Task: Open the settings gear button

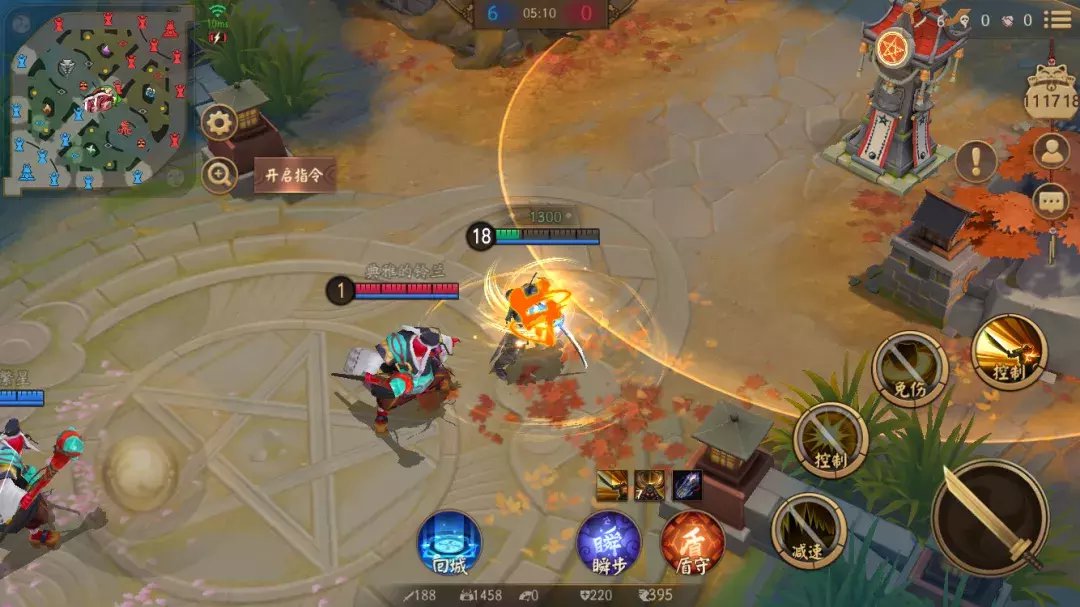Action: coord(219,124)
